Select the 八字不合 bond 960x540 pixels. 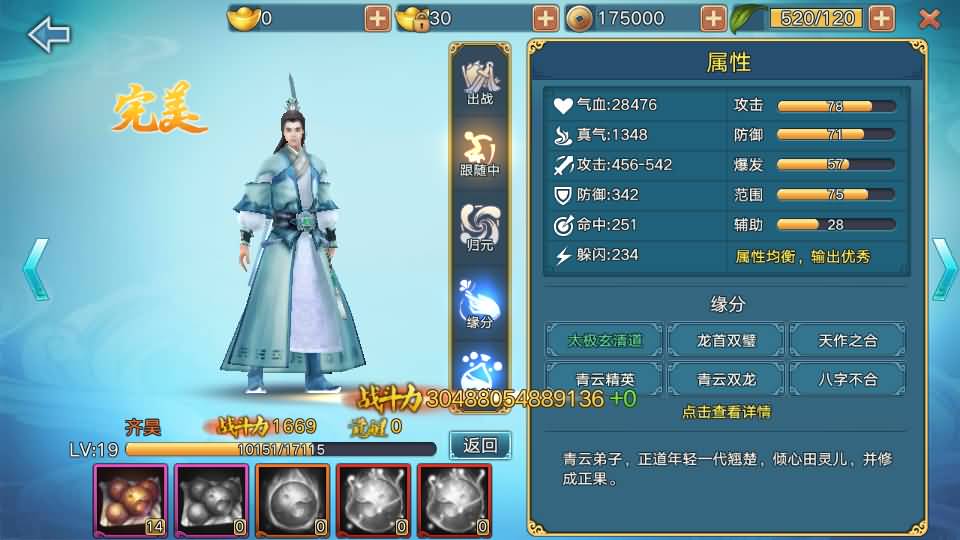point(847,380)
